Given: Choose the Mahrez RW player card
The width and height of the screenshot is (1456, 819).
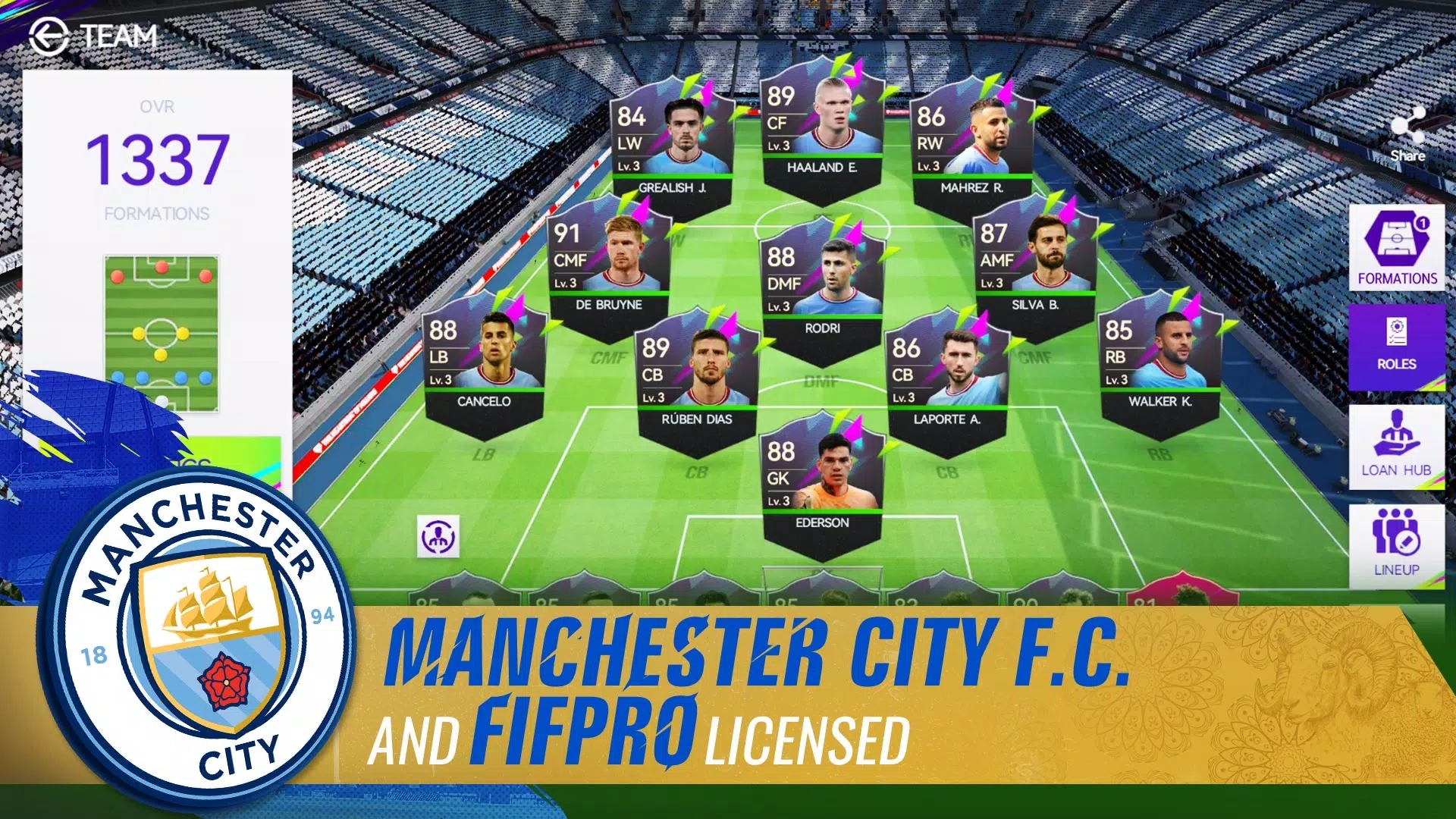Looking at the screenshot, I should [972, 149].
